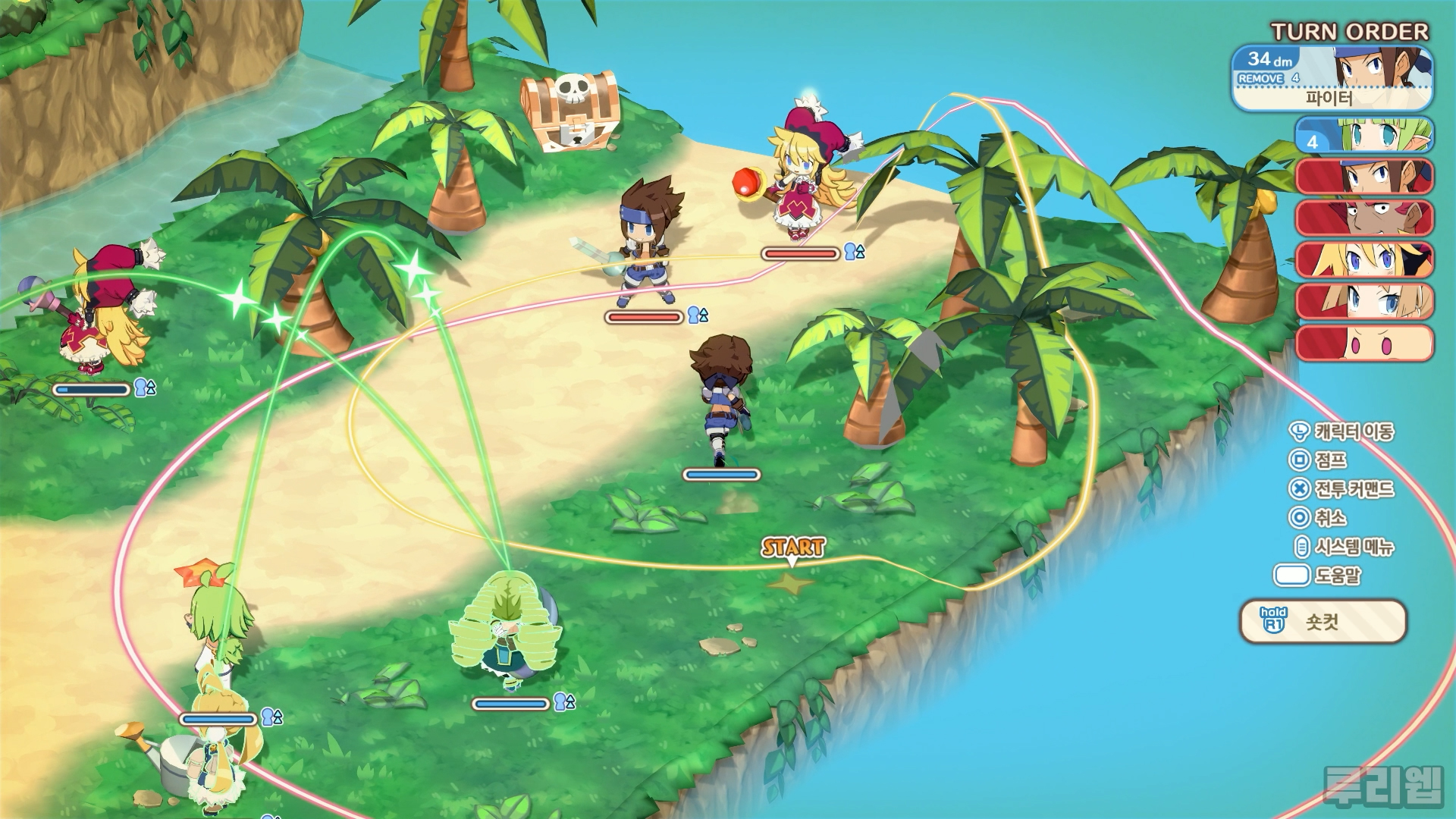
Task: Choose the green-haired elf turn portrait
Action: 1364,136
